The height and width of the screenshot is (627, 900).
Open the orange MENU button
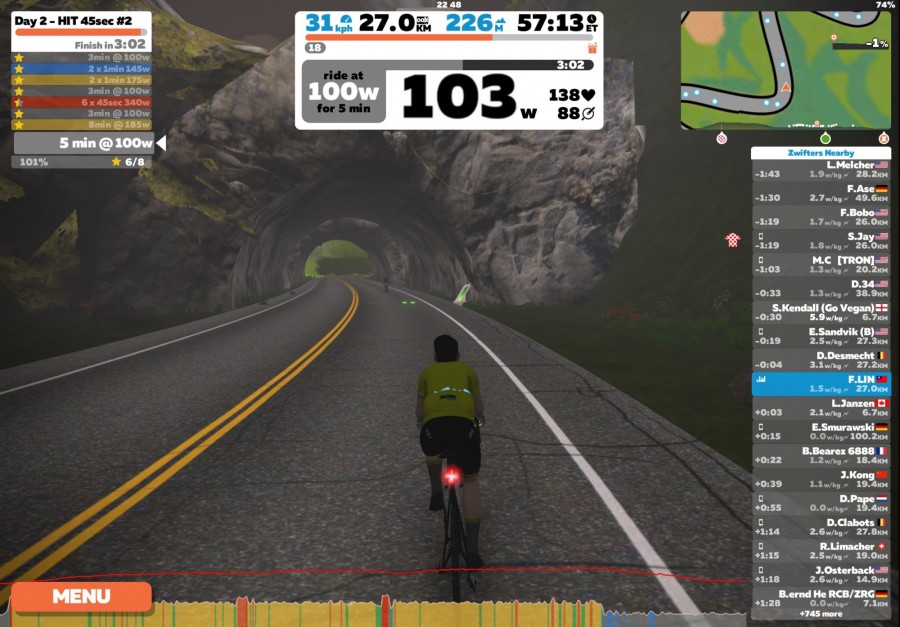pyautogui.click(x=81, y=597)
